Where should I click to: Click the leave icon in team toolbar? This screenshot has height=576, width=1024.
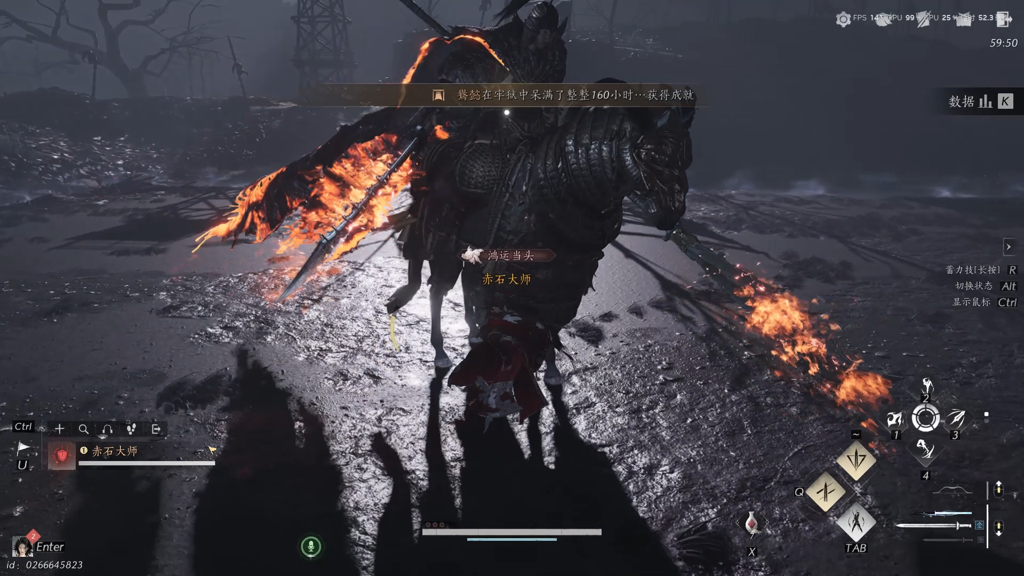coord(156,429)
